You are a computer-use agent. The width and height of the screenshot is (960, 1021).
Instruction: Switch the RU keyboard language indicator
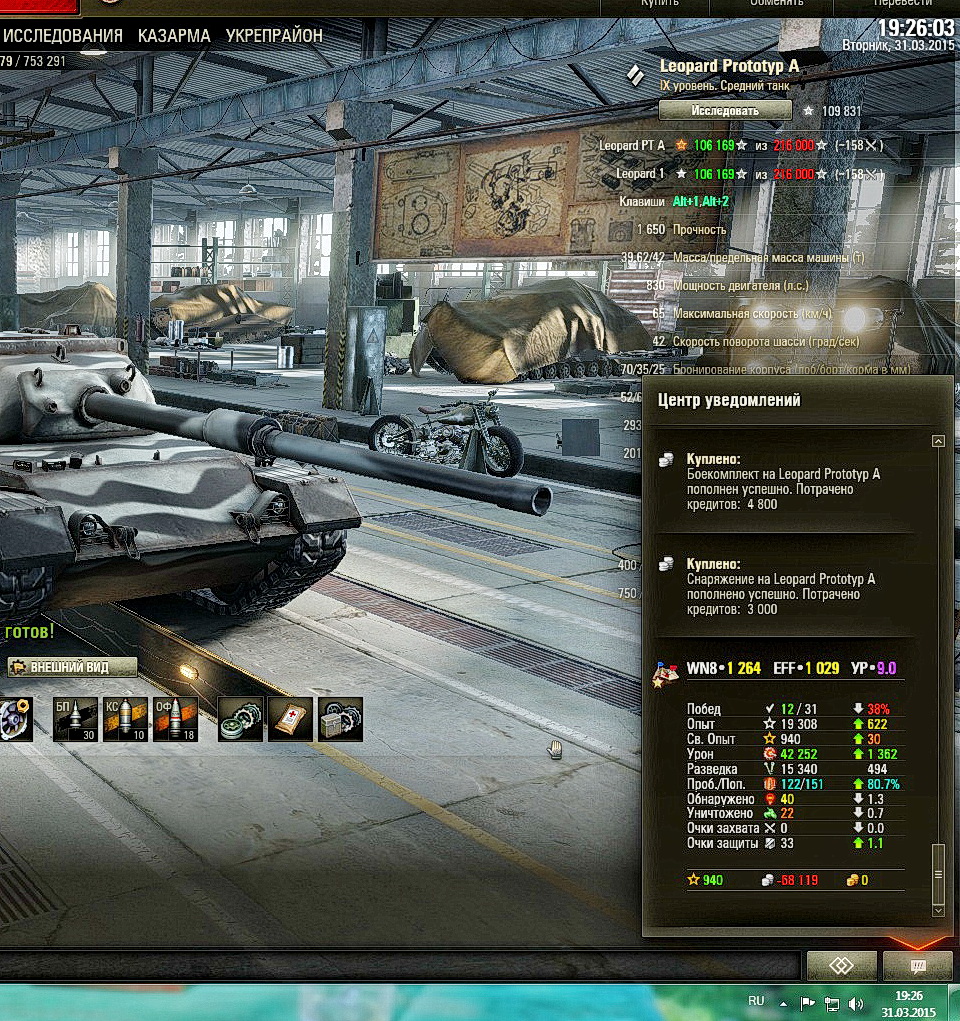click(756, 1002)
